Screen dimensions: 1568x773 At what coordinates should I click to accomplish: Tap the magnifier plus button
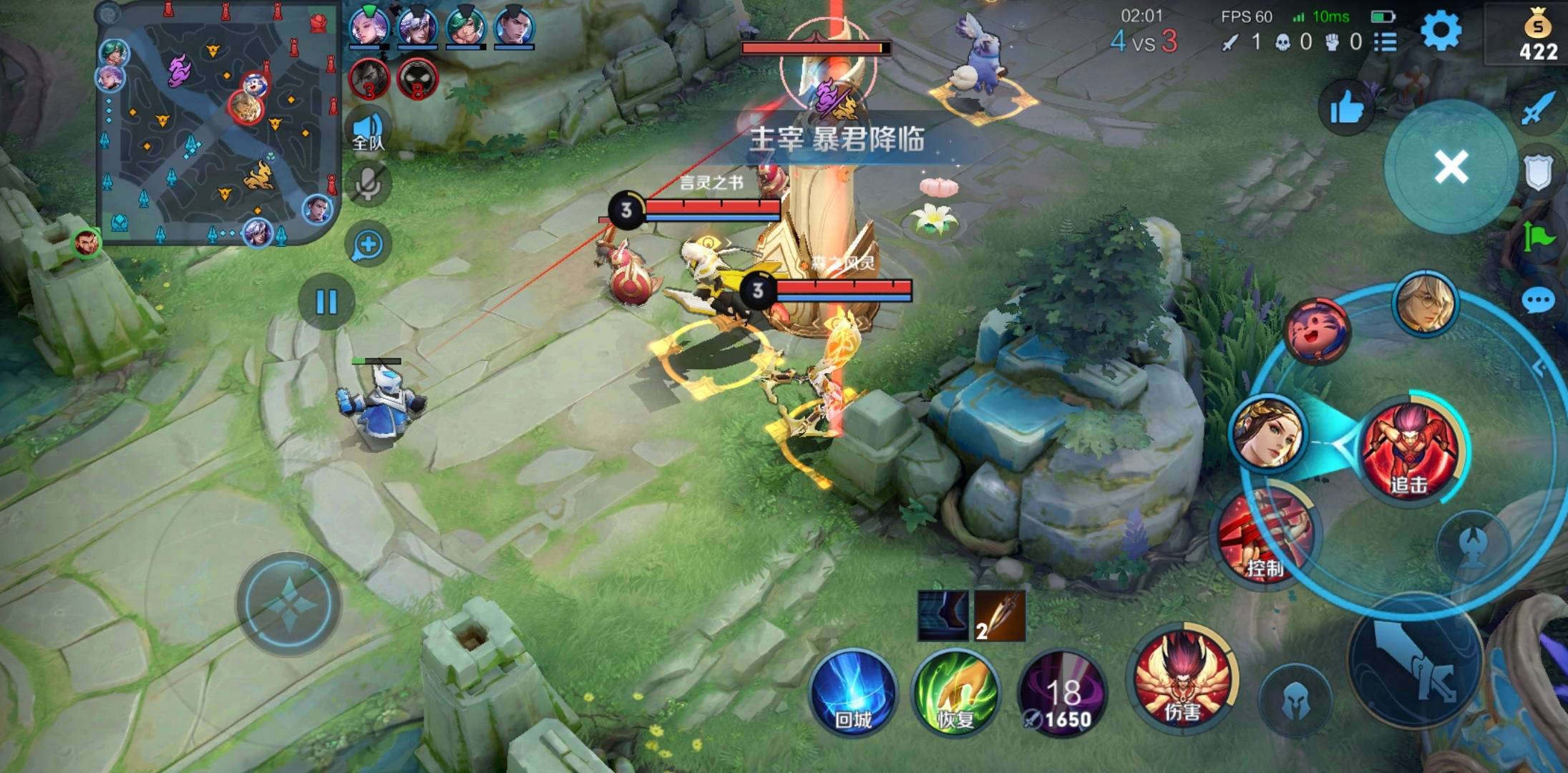click(369, 245)
